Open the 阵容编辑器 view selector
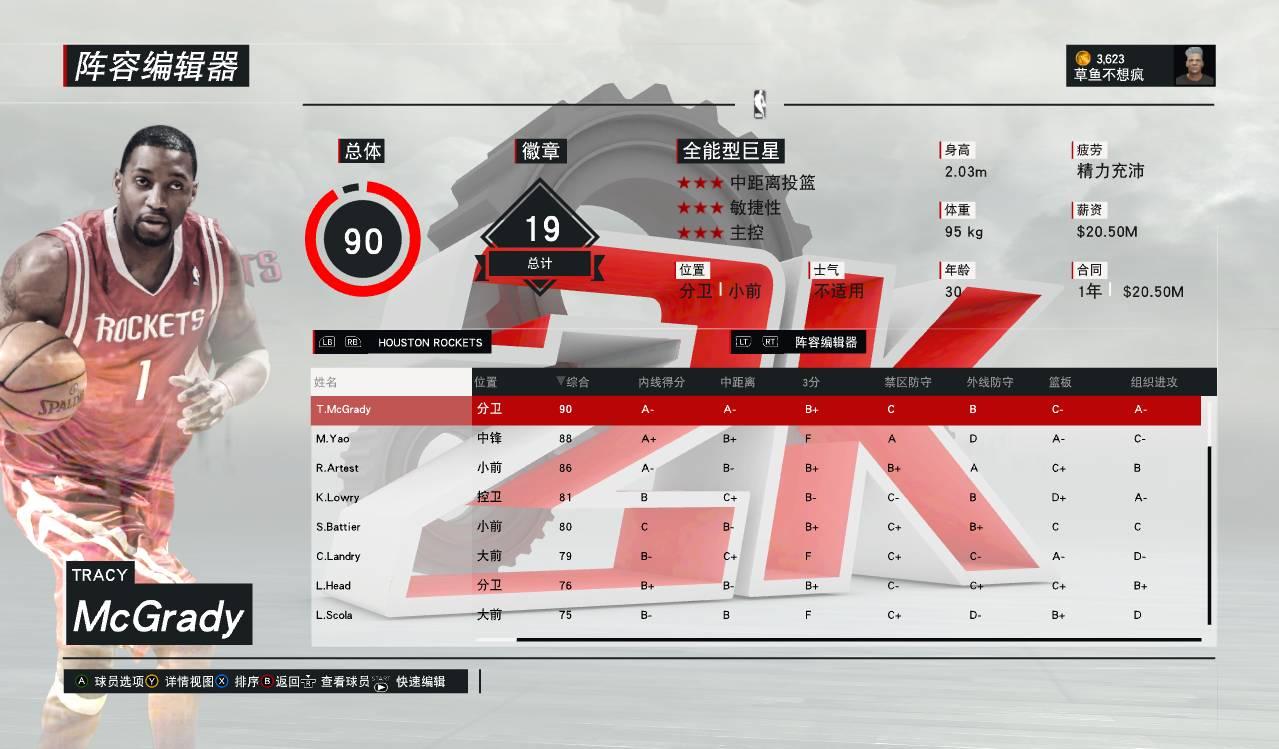Screen dimensions: 1279x749 point(825,342)
